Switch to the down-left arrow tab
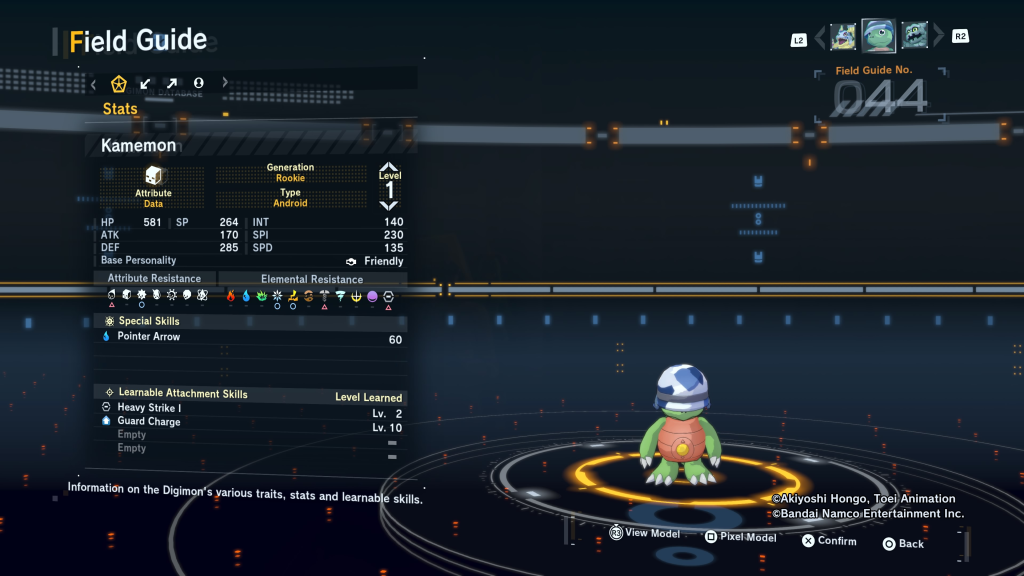The image size is (1024, 576). (x=146, y=83)
